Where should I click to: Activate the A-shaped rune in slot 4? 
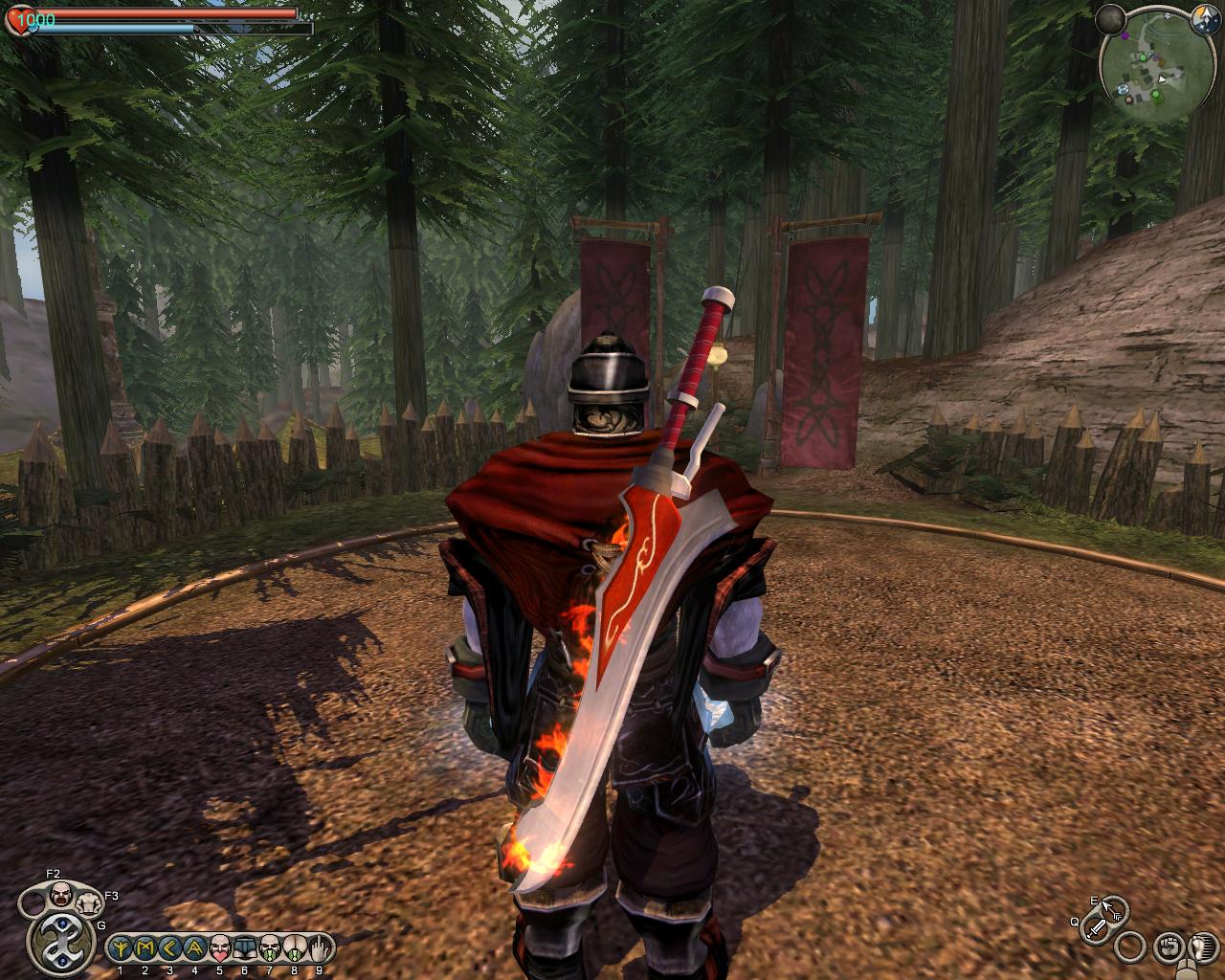point(194,947)
